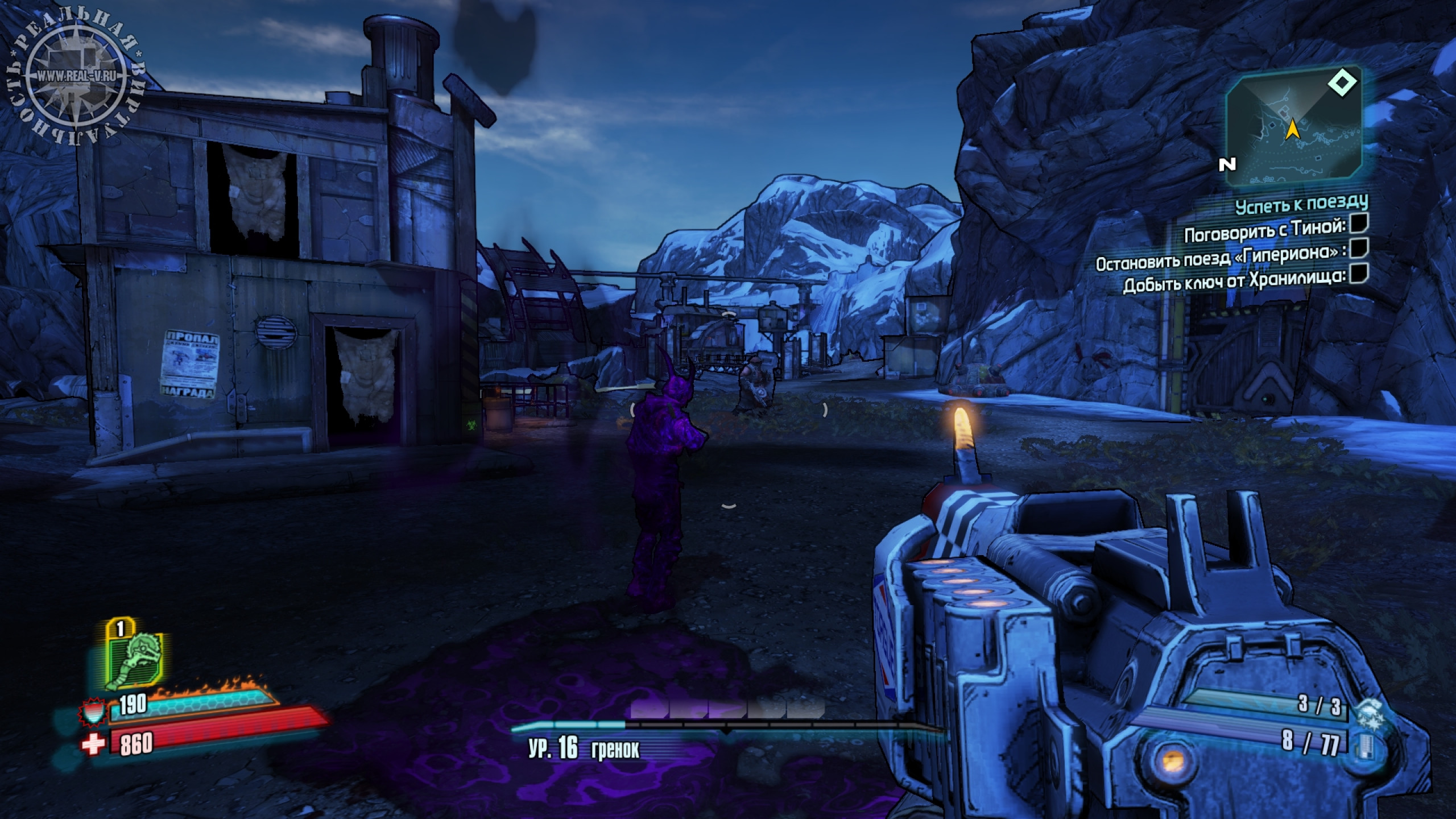Tick the 'Добыть ключ от Хранилища' objective checkbox
The image size is (1456, 819).
[1358, 272]
